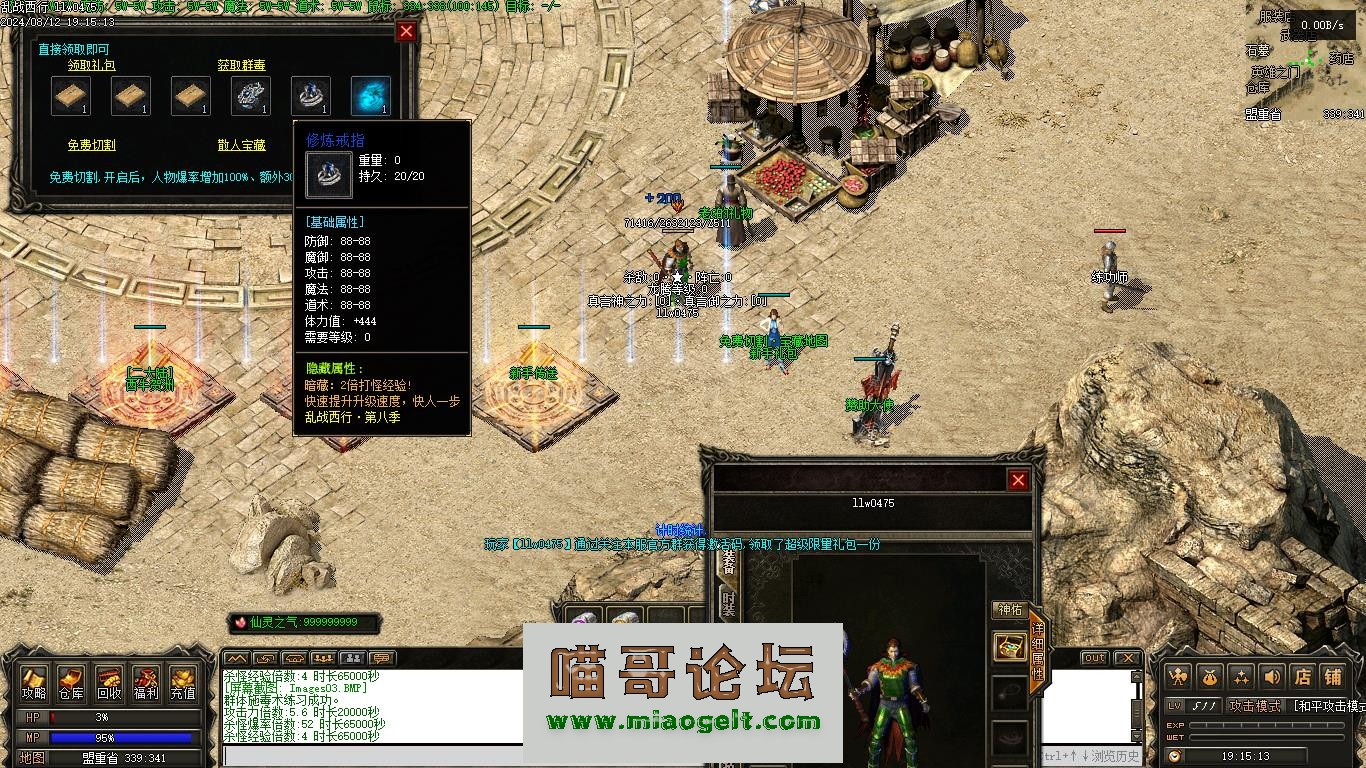
Task: Toggle the sound speaker icon
Action: [1272, 676]
